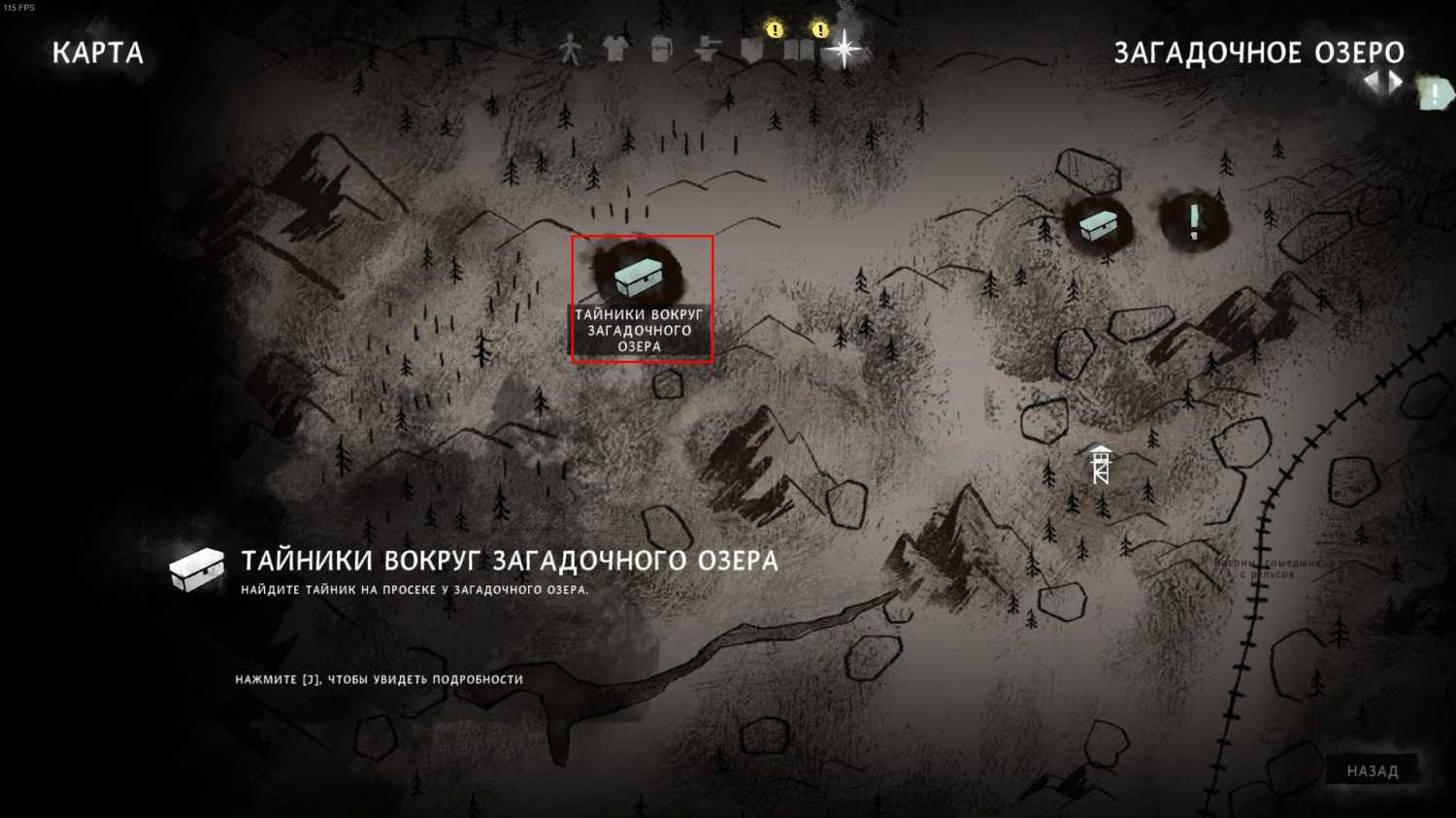Open the character status tab (person icon)
The height and width of the screenshot is (818, 1456).
(x=570, y=49)
